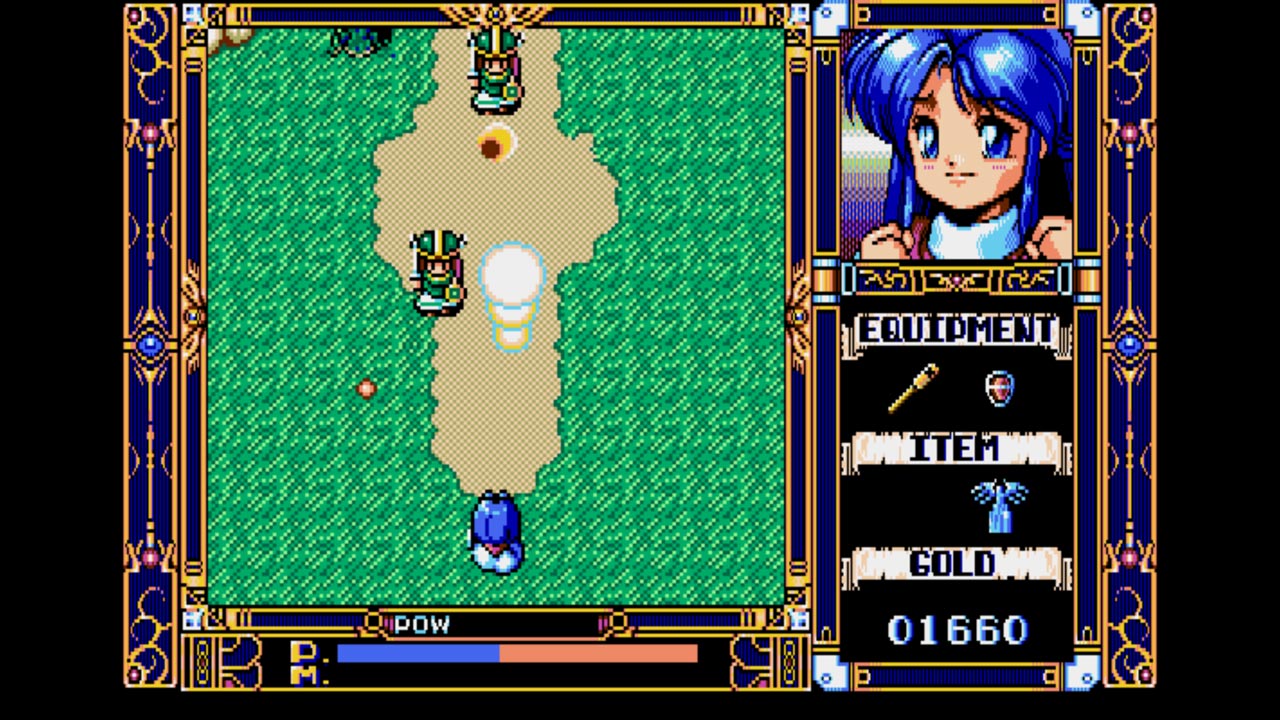Select the blue-haired hero sprite on the path
This screenshot has width=1280, height=720.
495,530
